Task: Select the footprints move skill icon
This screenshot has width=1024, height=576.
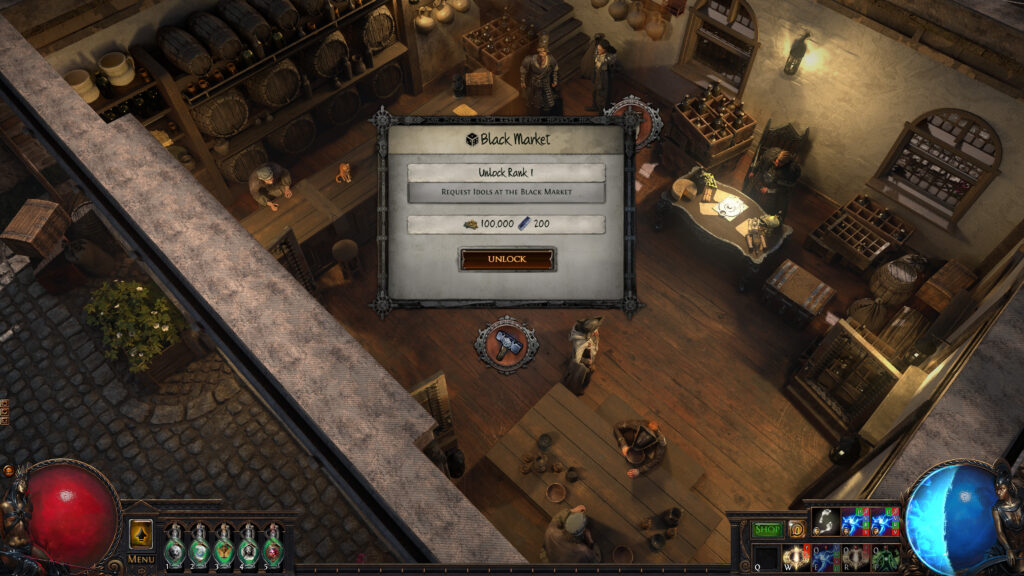Action: (x=825, y=523)
